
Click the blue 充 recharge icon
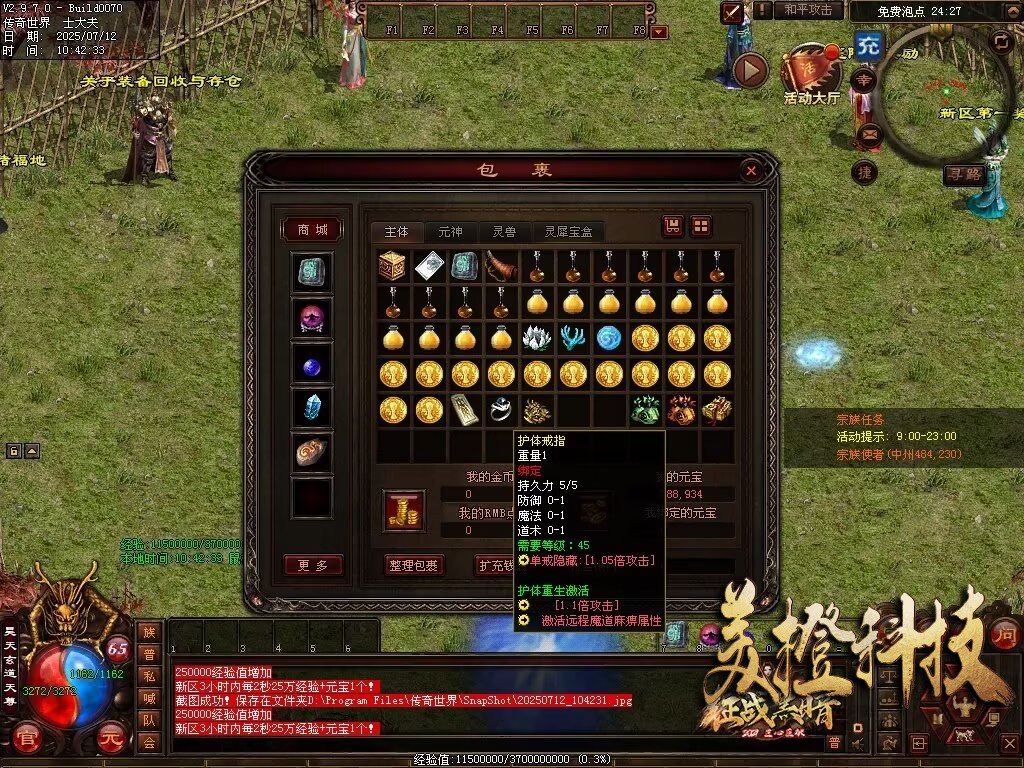click(x=868, y=45)
